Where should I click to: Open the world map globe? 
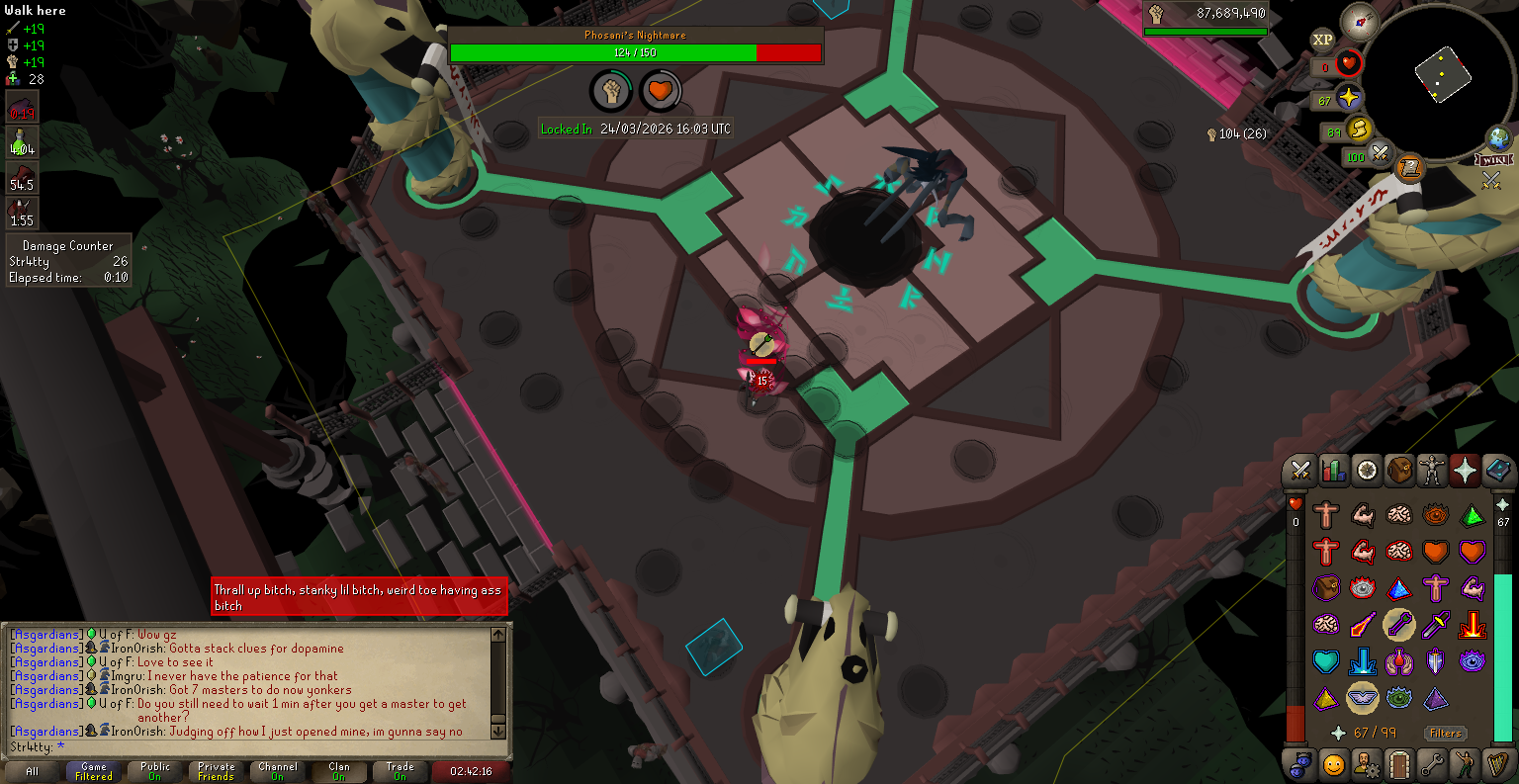[x=1499, y=137]
